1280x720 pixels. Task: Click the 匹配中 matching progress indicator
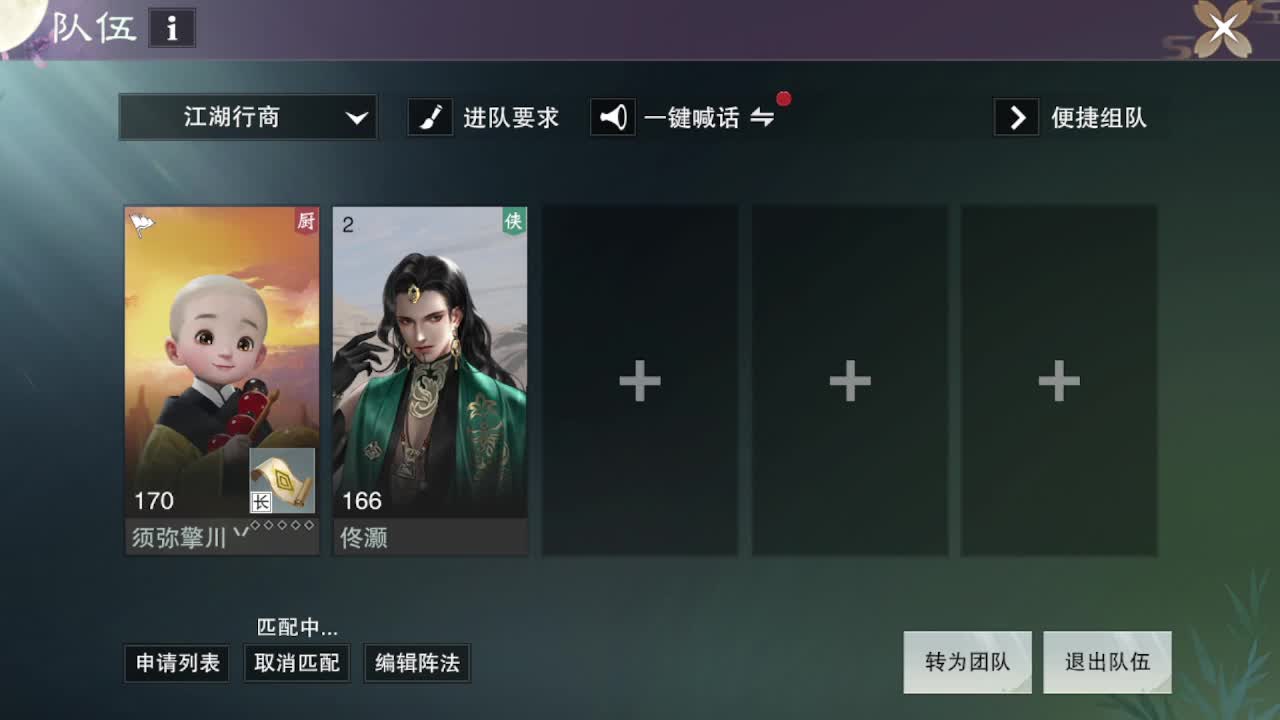point(296,628)
